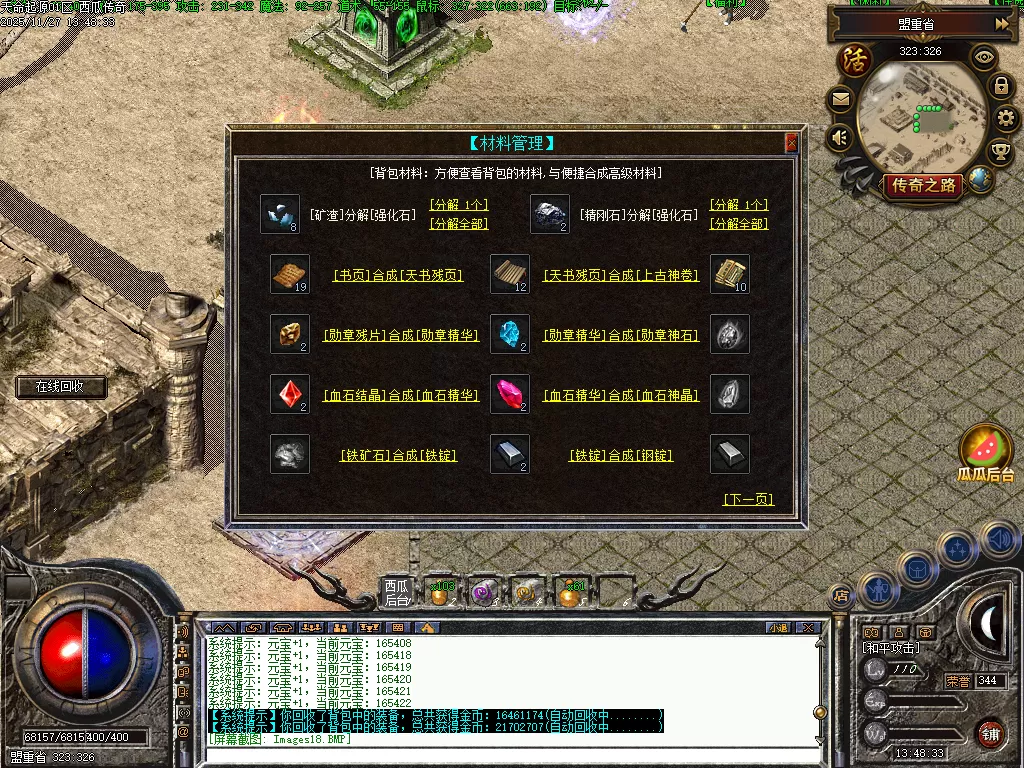Toggle sound with the speaker icon

840,136
